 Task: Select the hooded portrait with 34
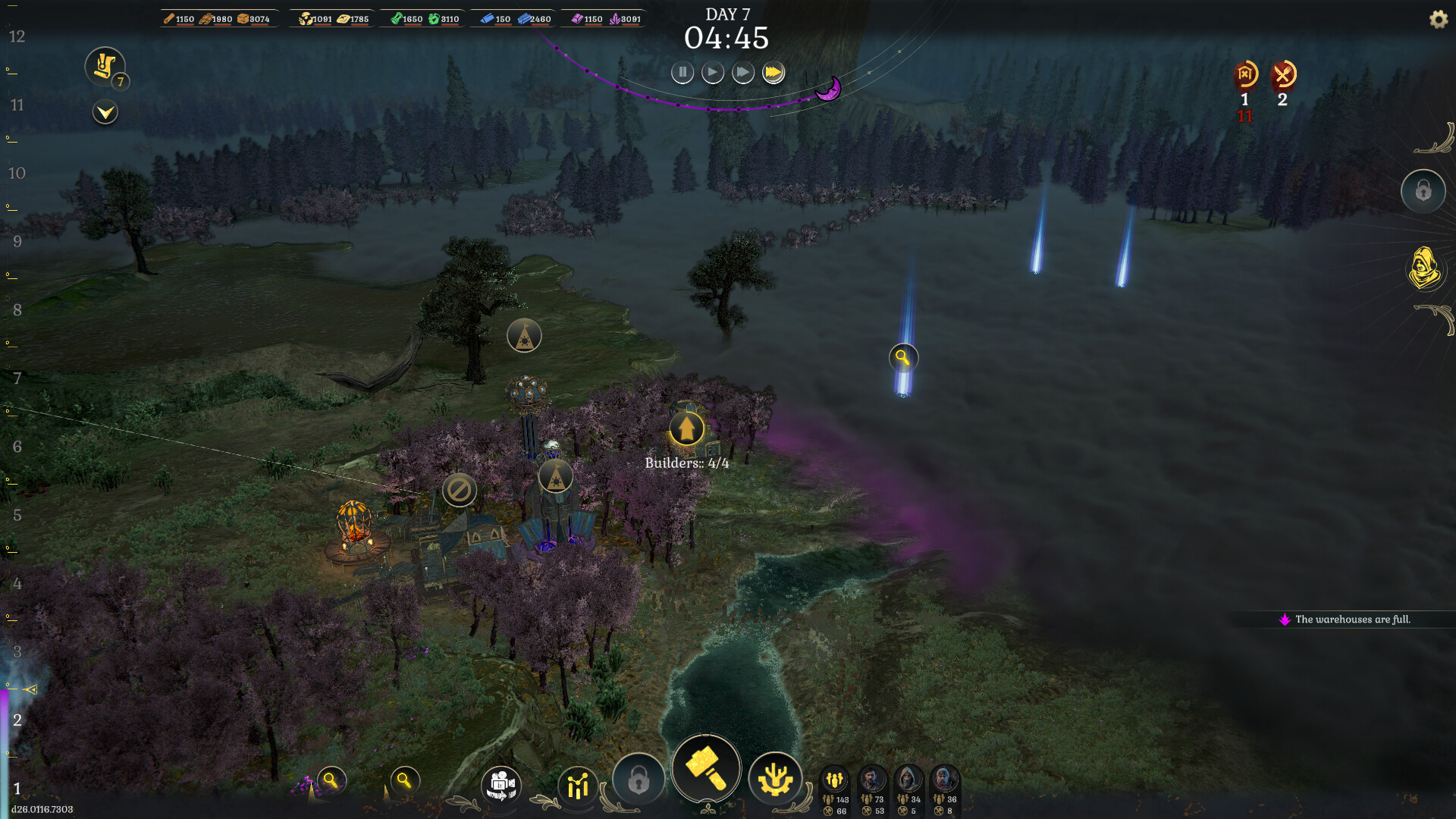[x=908, y=780]
